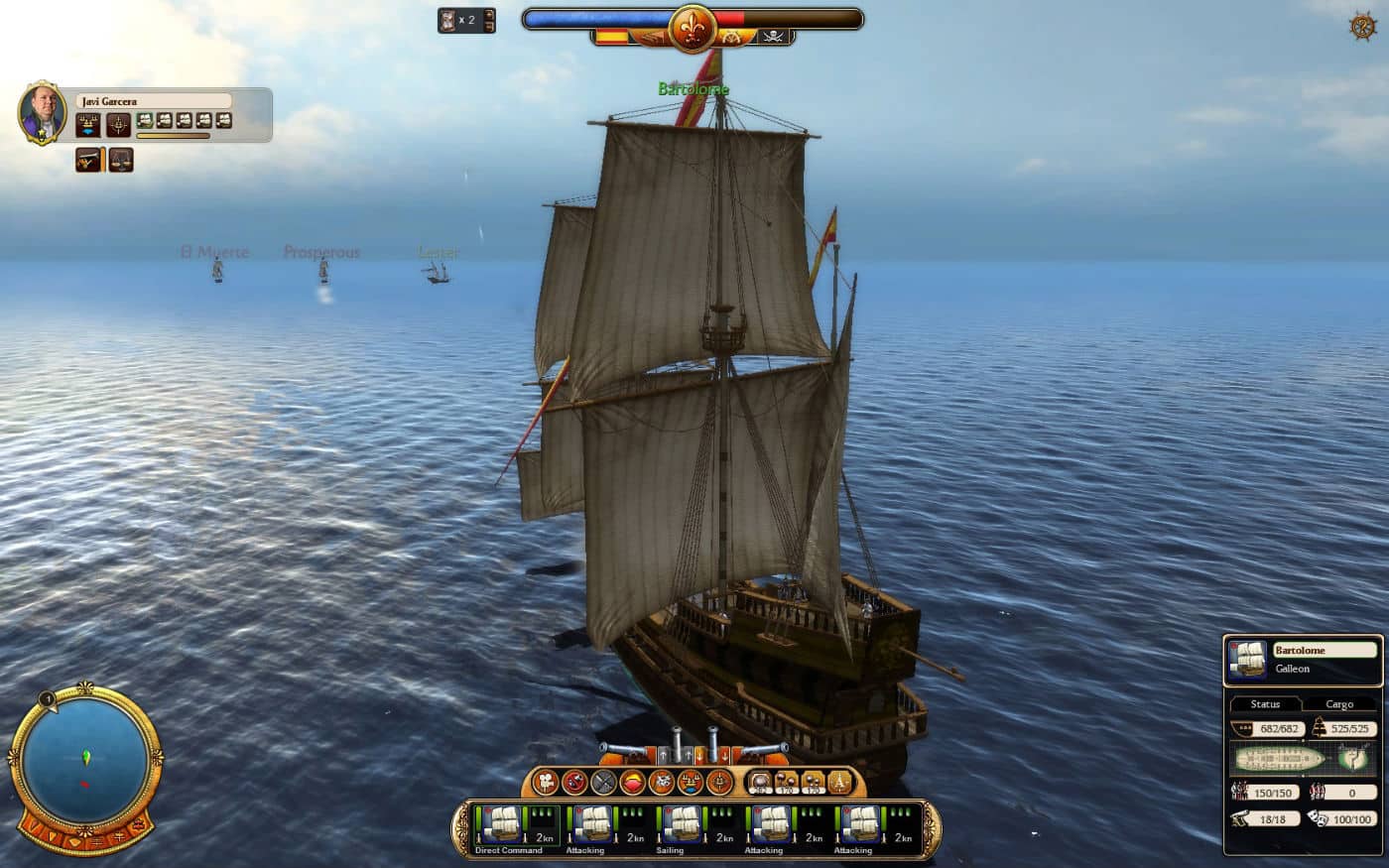The image size is (1389, 868).
Task: Click the fleet formation icon with blue marker
Action: [x=88, y=125]
